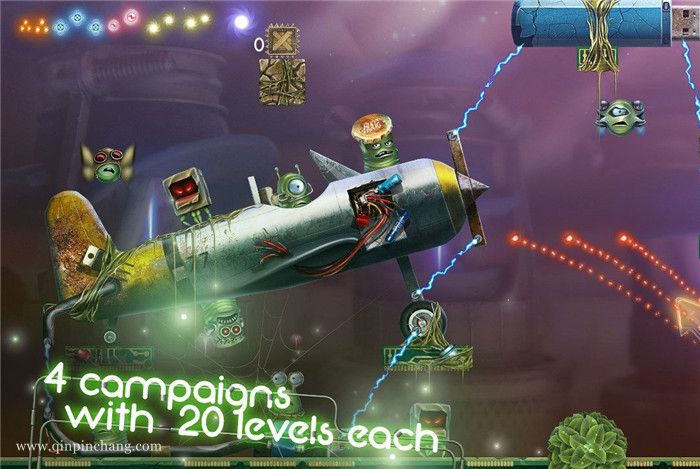Pick the pink swirl orb pair
The height and width of the screenshot is (469, 700).
[x=121, y=18]
